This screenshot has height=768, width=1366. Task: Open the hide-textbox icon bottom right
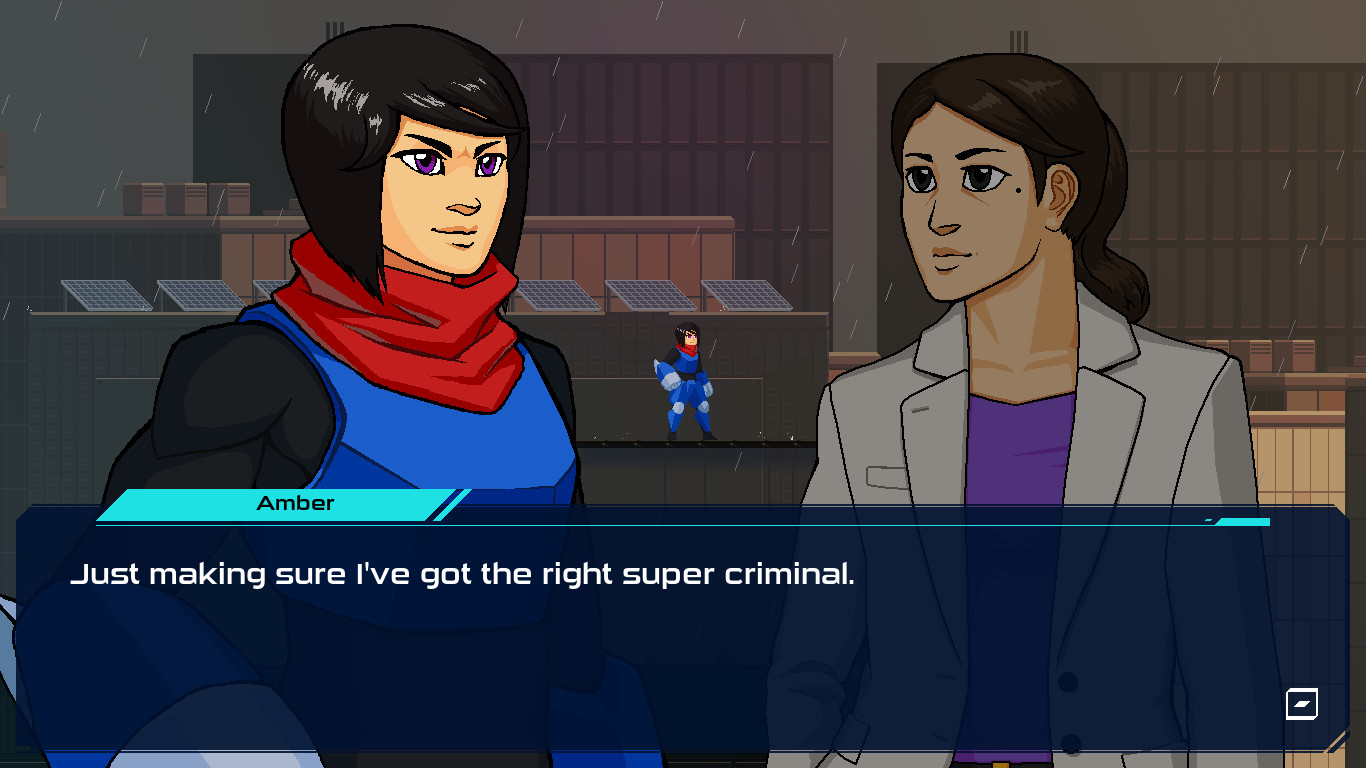[1300, 705]
